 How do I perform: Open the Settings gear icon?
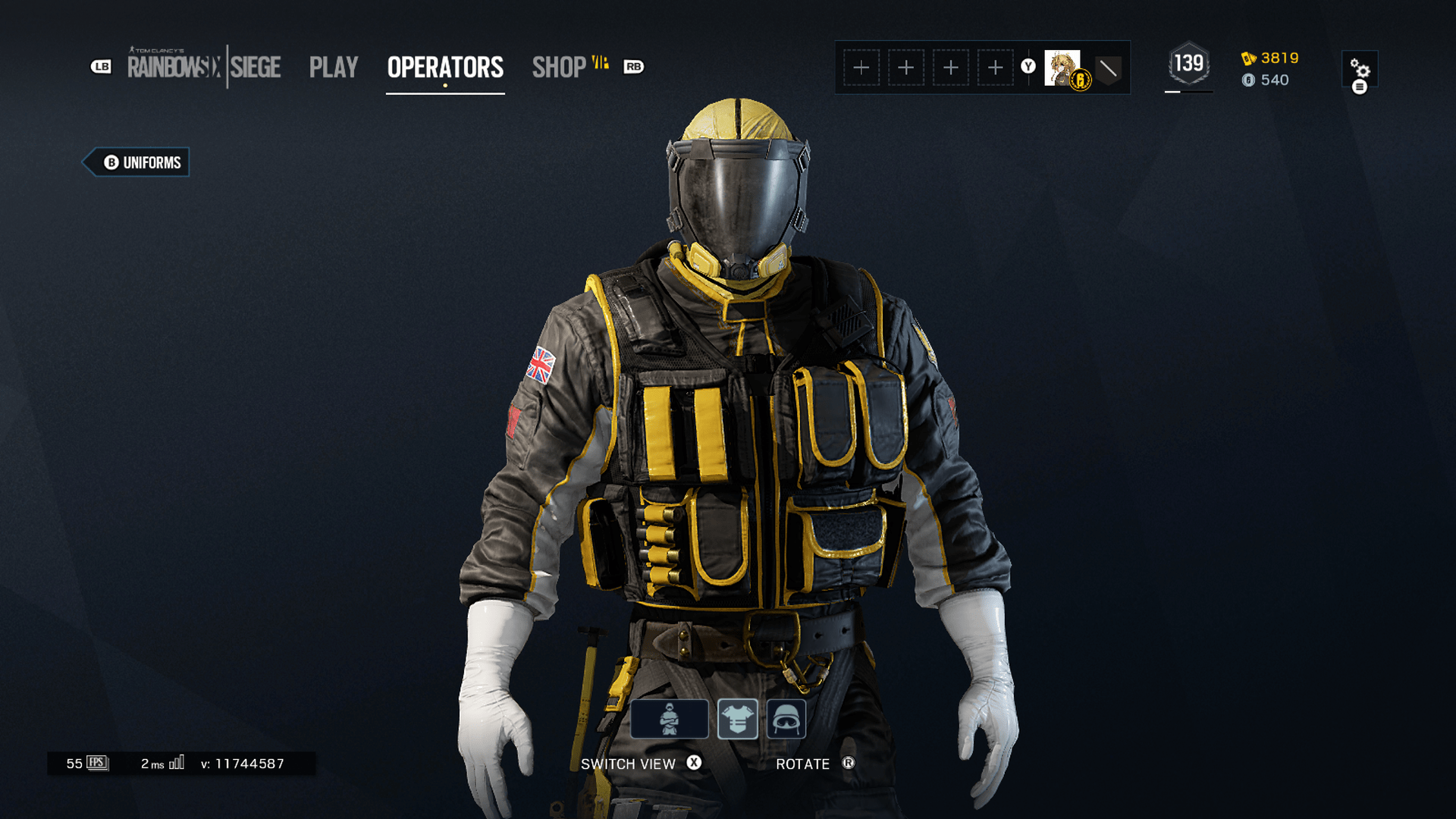pyautogui.click(x=1361, y=68)
